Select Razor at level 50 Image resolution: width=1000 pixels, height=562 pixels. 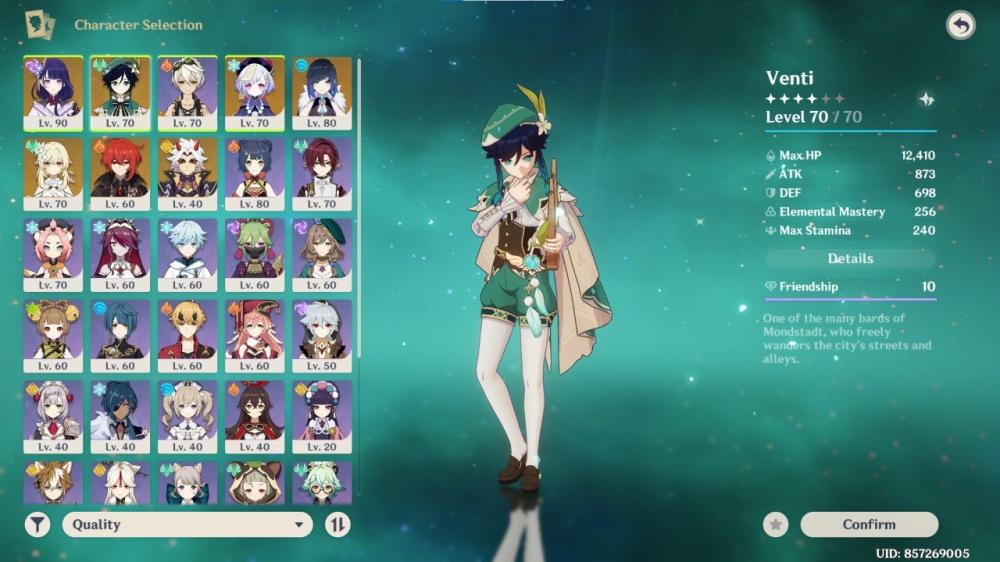[322, 335]
